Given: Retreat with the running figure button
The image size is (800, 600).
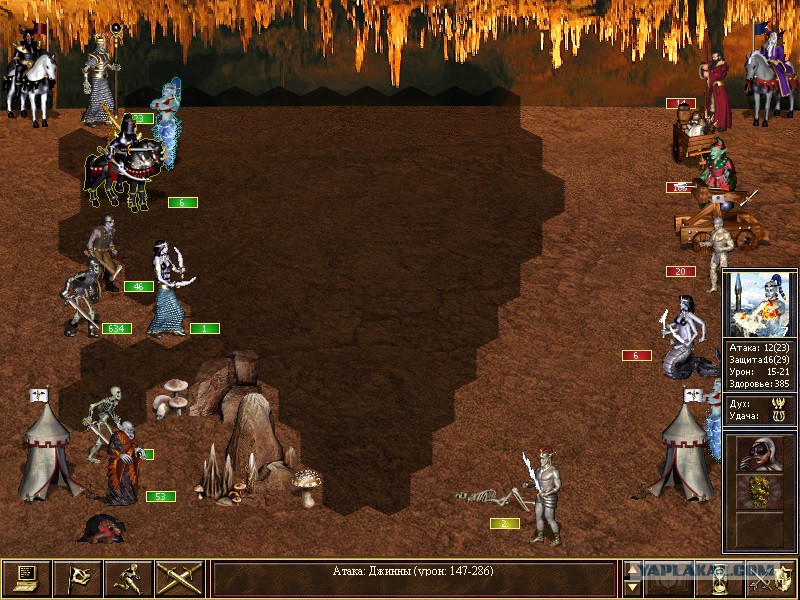Looking at the screenshot, I should [x=128, y=579].
